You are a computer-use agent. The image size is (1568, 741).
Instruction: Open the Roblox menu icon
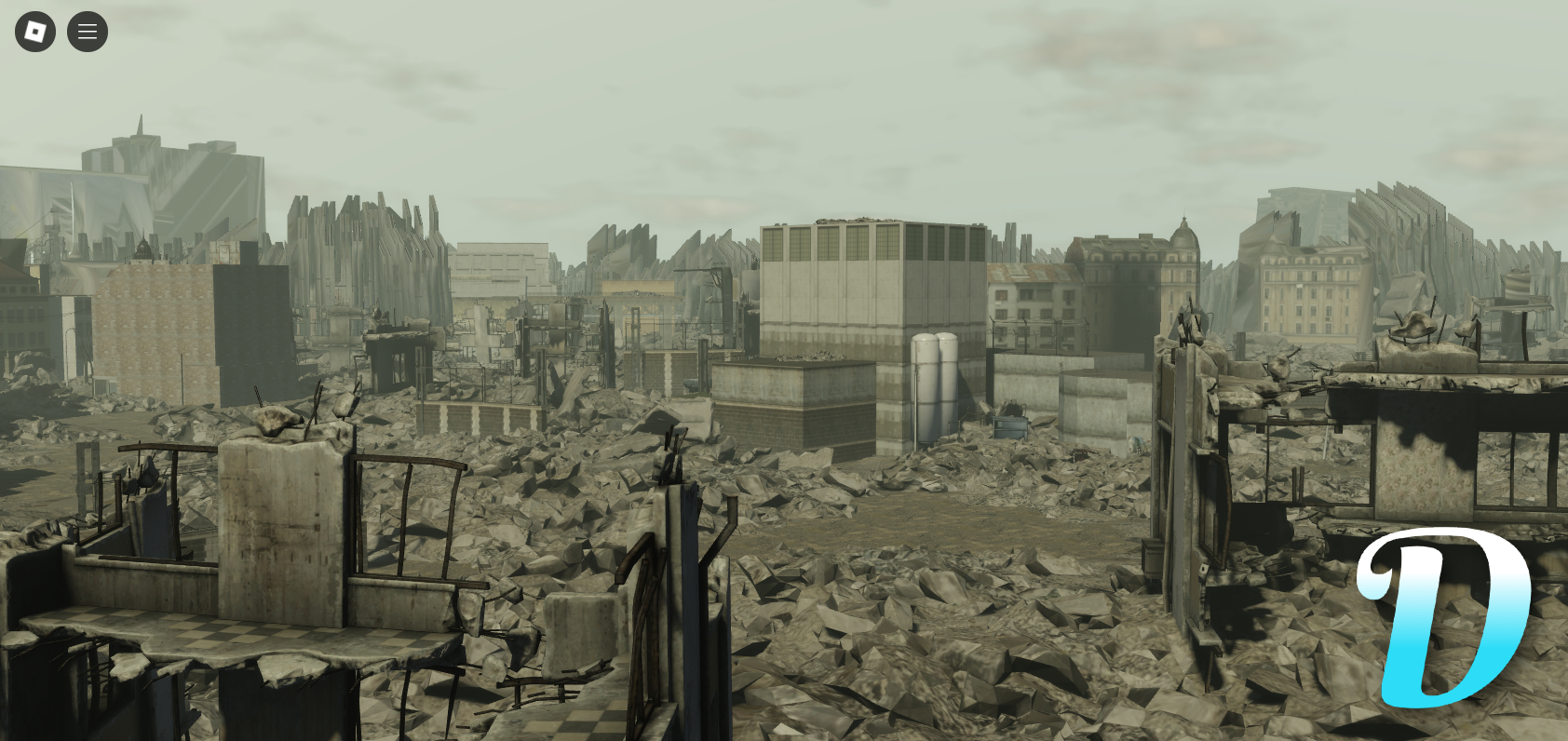34,31
